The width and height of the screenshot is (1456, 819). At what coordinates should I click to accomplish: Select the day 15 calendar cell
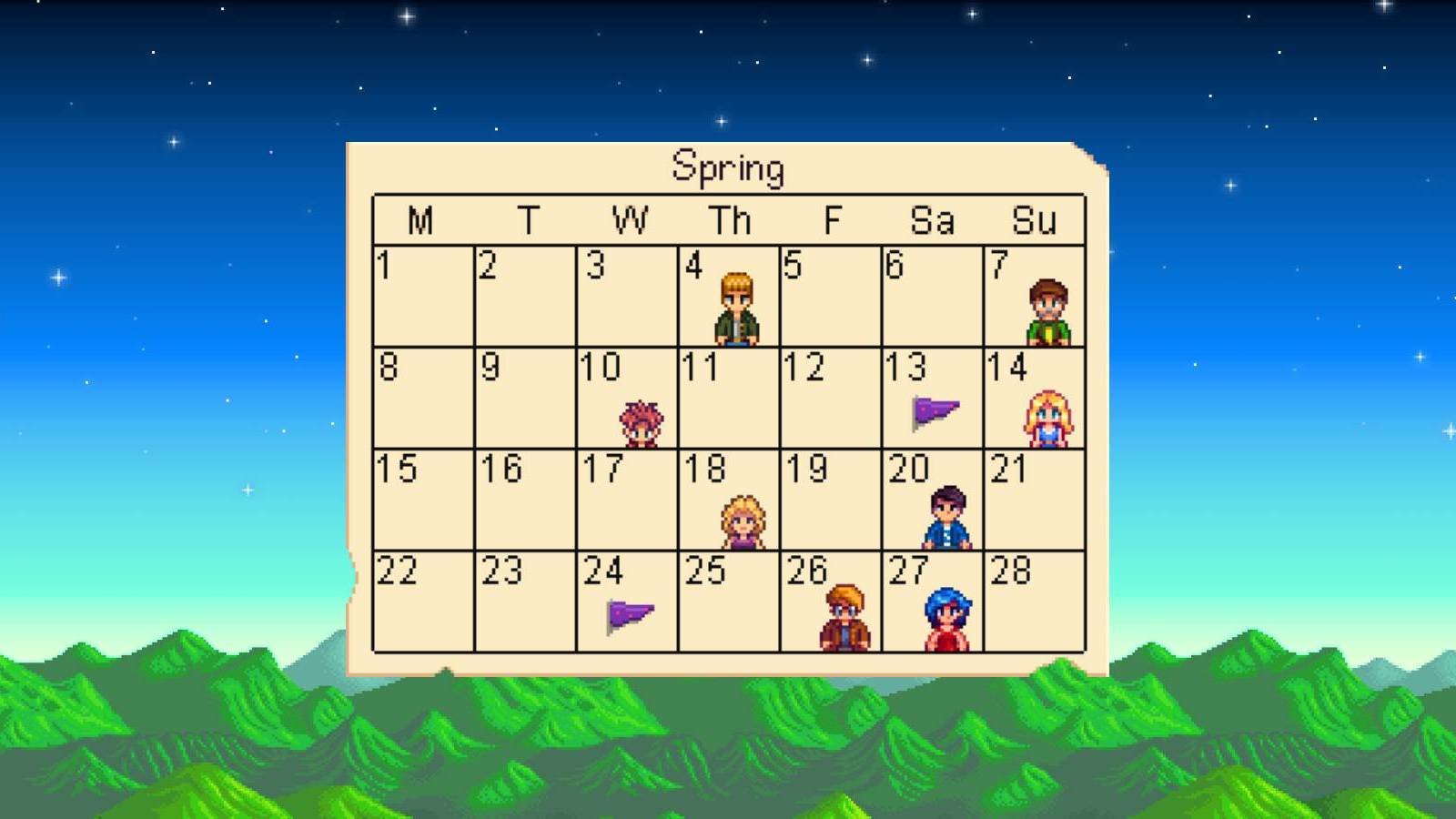[x=421, y=500]
